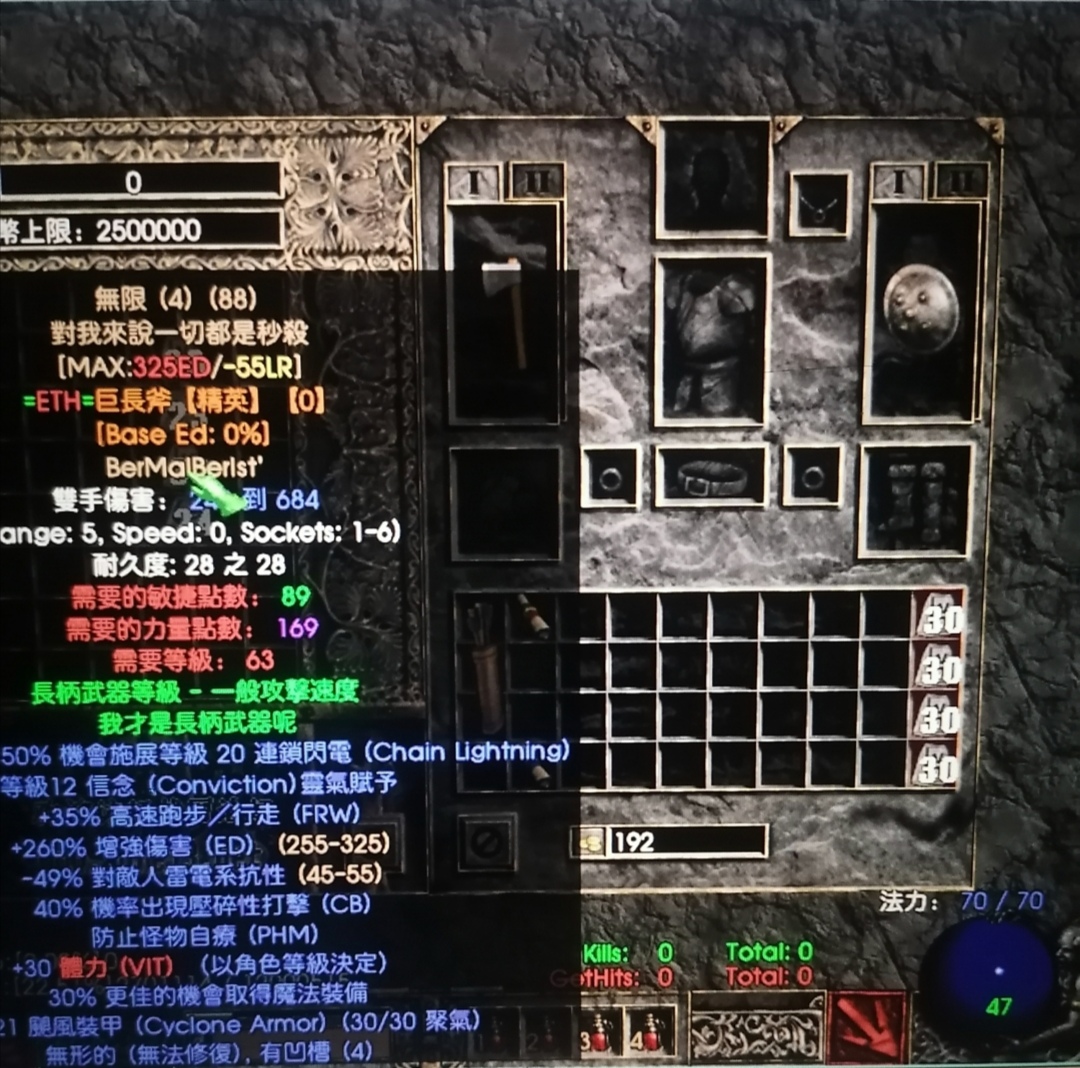
Task: Click the amulet equipment slot
Action: pos(820,205)
